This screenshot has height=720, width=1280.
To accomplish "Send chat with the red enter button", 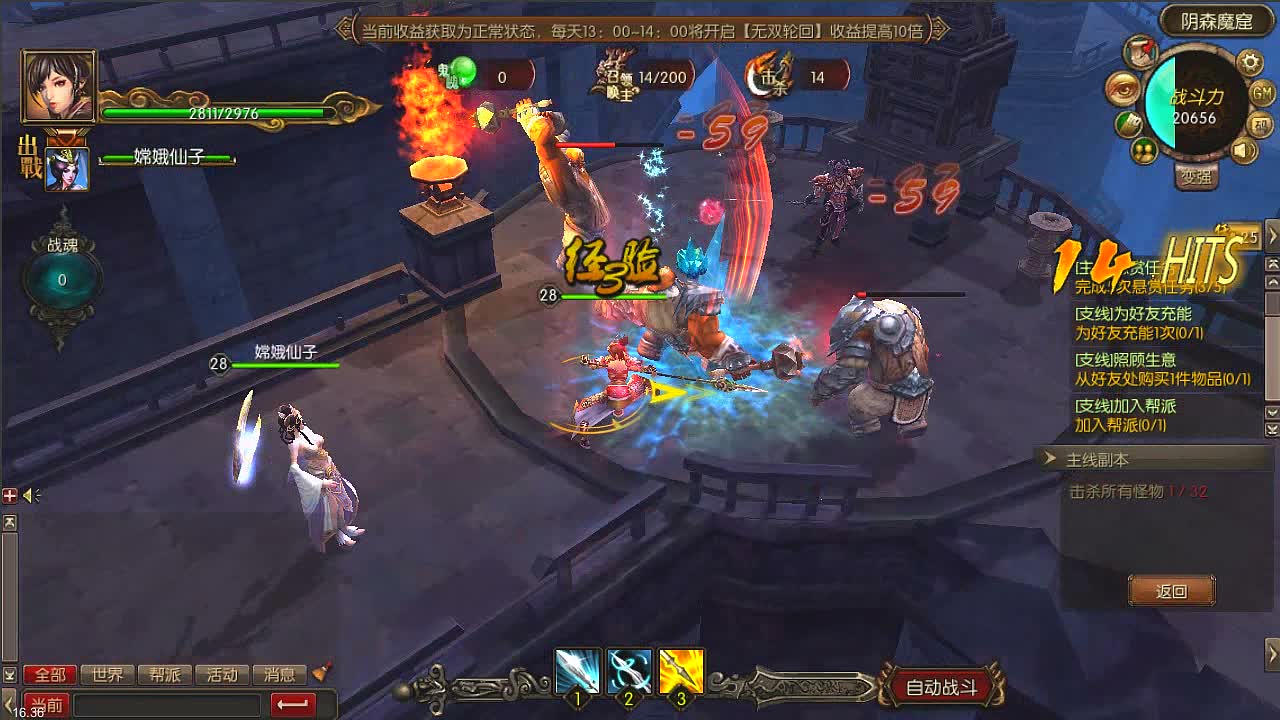I will [x=293, y=705].
